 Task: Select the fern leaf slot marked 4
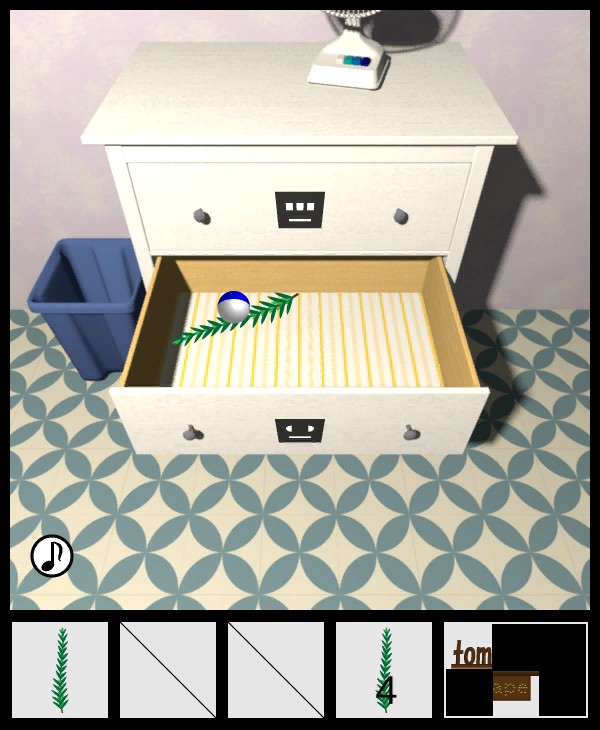(x=384, y=670)
